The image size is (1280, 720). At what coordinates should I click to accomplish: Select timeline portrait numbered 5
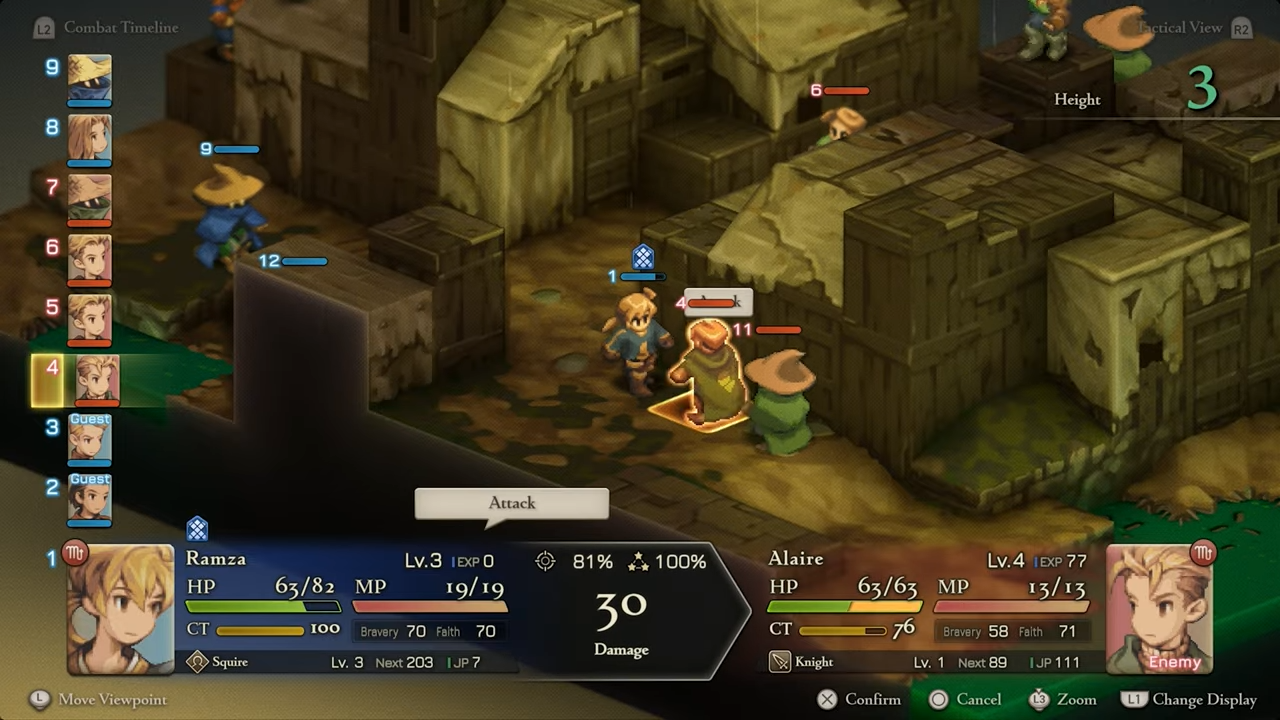(x=89, y=319)
